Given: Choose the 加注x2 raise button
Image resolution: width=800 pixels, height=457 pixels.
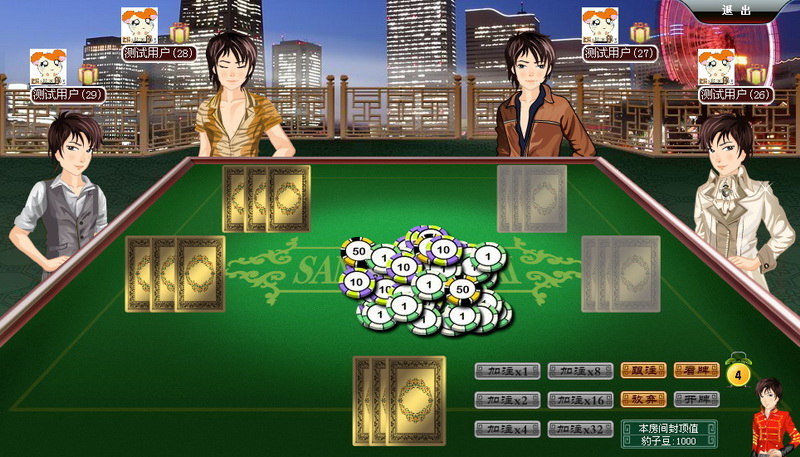Looking at the screenshot, I should coord(507,400).
